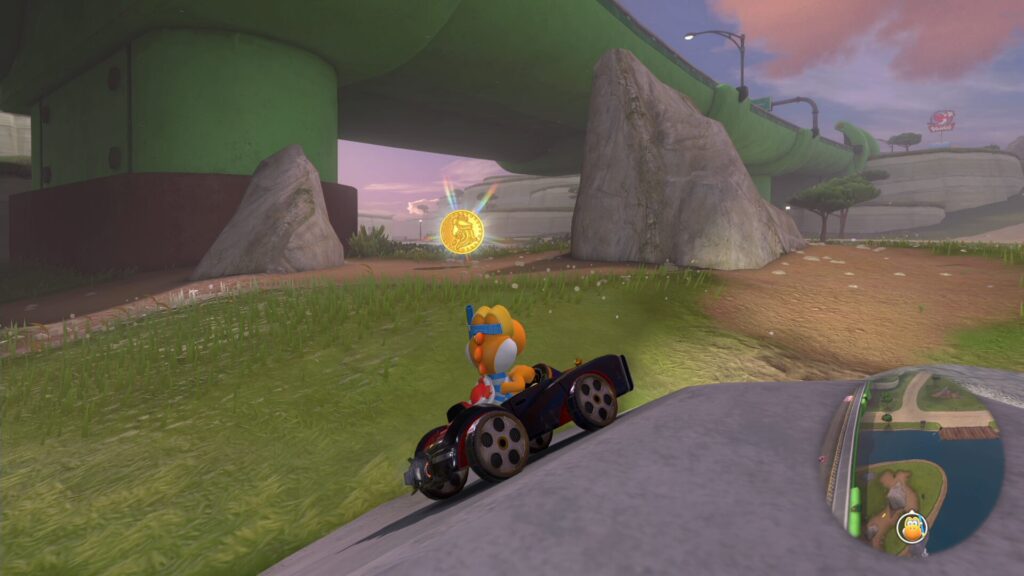Select the player character marker on the minimap
Screen dimensions: 1024x576
[912, 526]
